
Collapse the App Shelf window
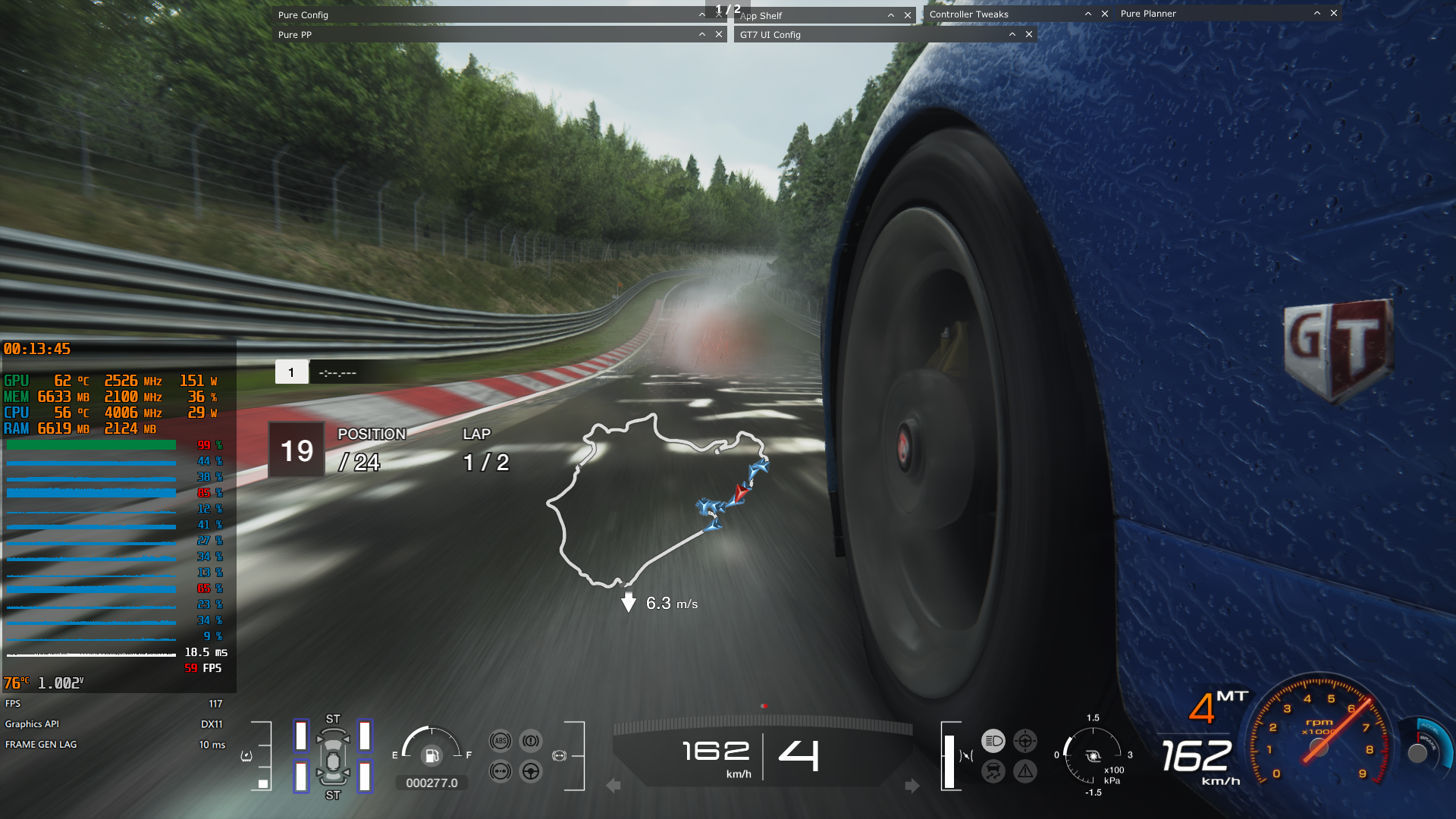891,15
